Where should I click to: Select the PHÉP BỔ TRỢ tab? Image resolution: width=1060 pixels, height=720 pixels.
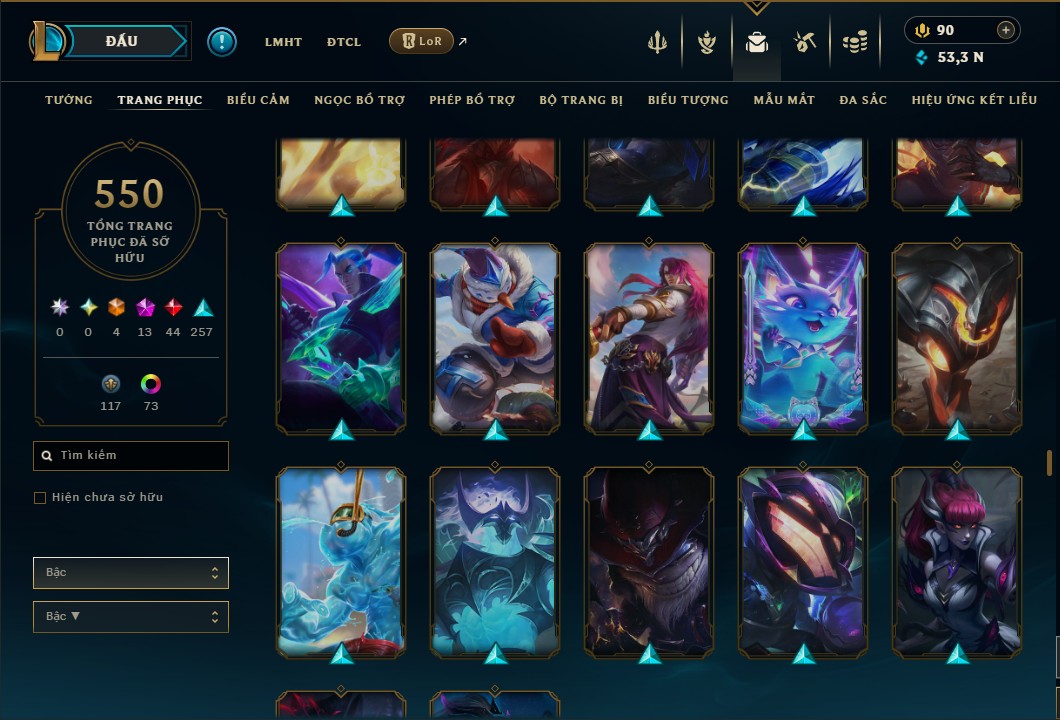(472, 100)
